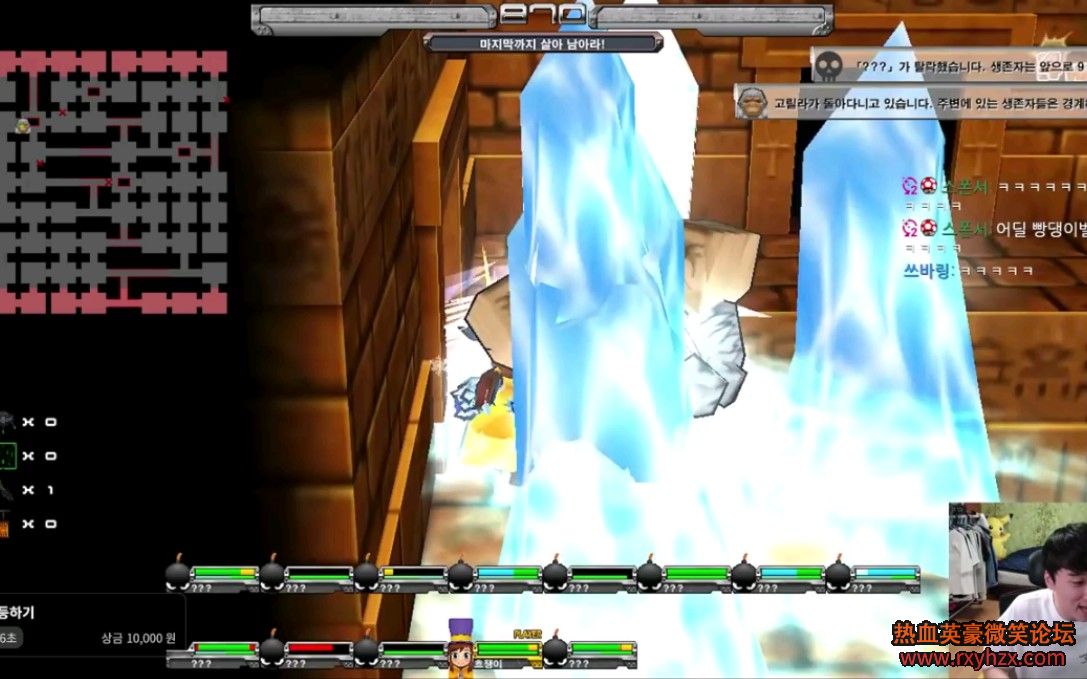Click the gorilla warning notification
This screenshot has width=1087, height=679.
coord(910,102)
